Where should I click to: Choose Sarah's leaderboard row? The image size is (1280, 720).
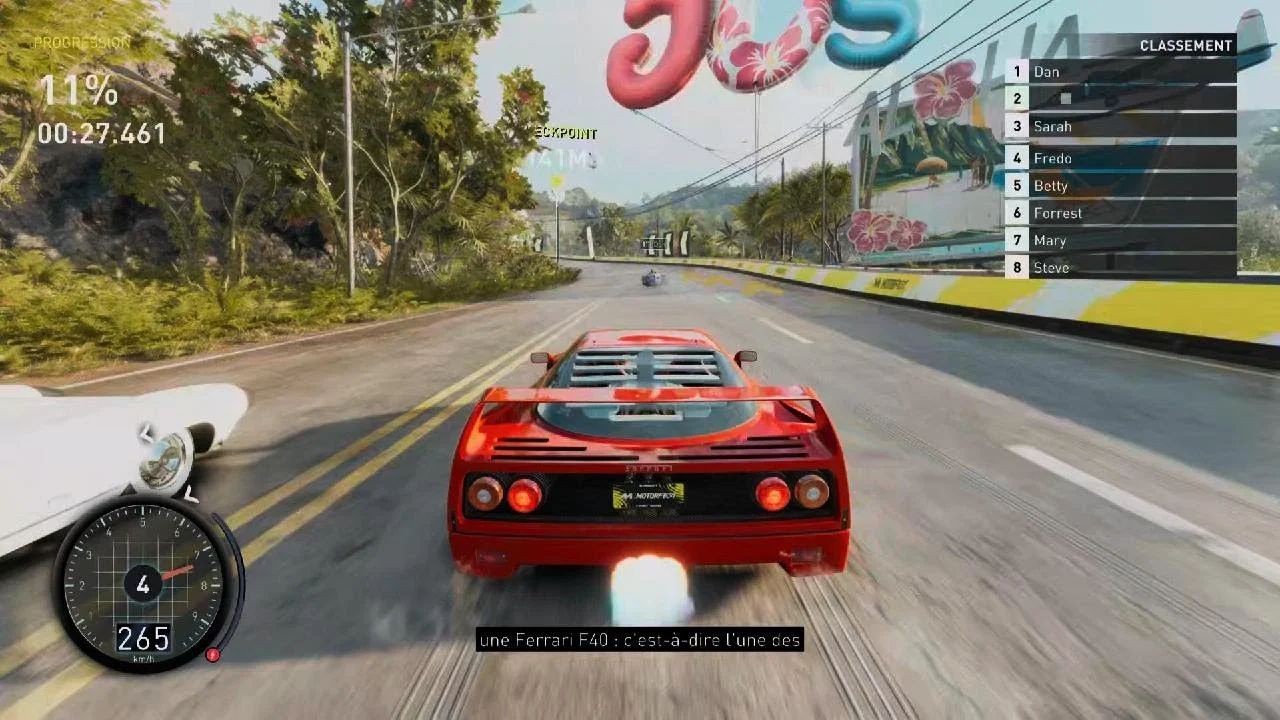[1120, 126]
